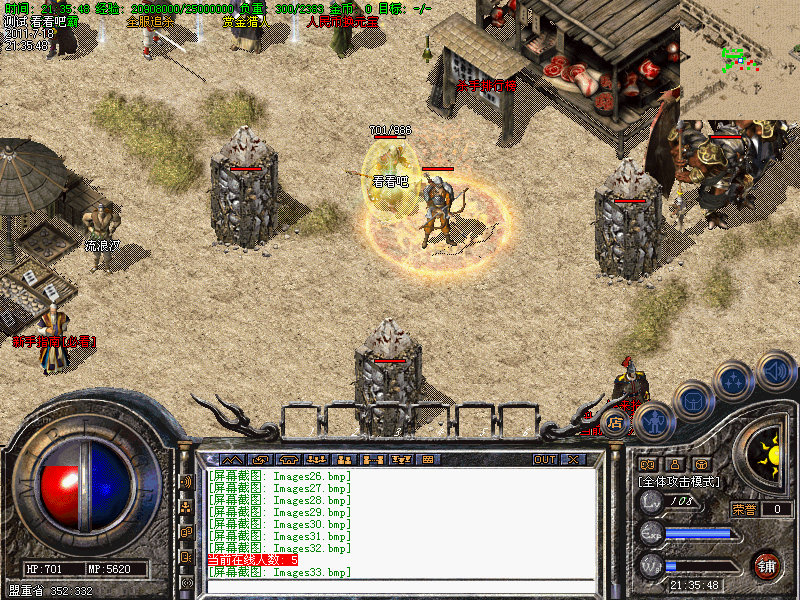Click the minimap in the corner

coord(740,60)
